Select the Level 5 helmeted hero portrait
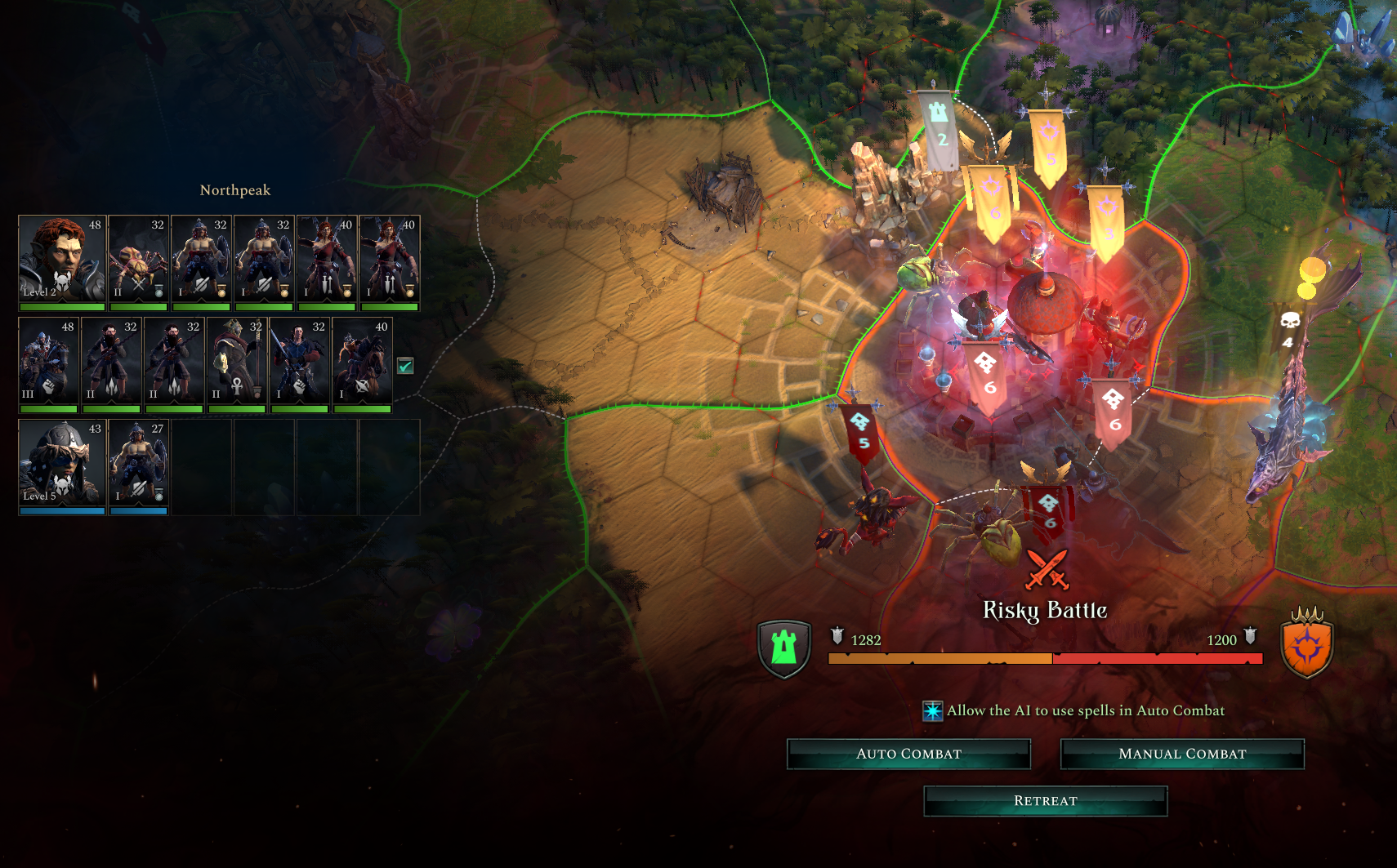The image size is (1397, 868). pyautogui.click(x=62, y=465)
